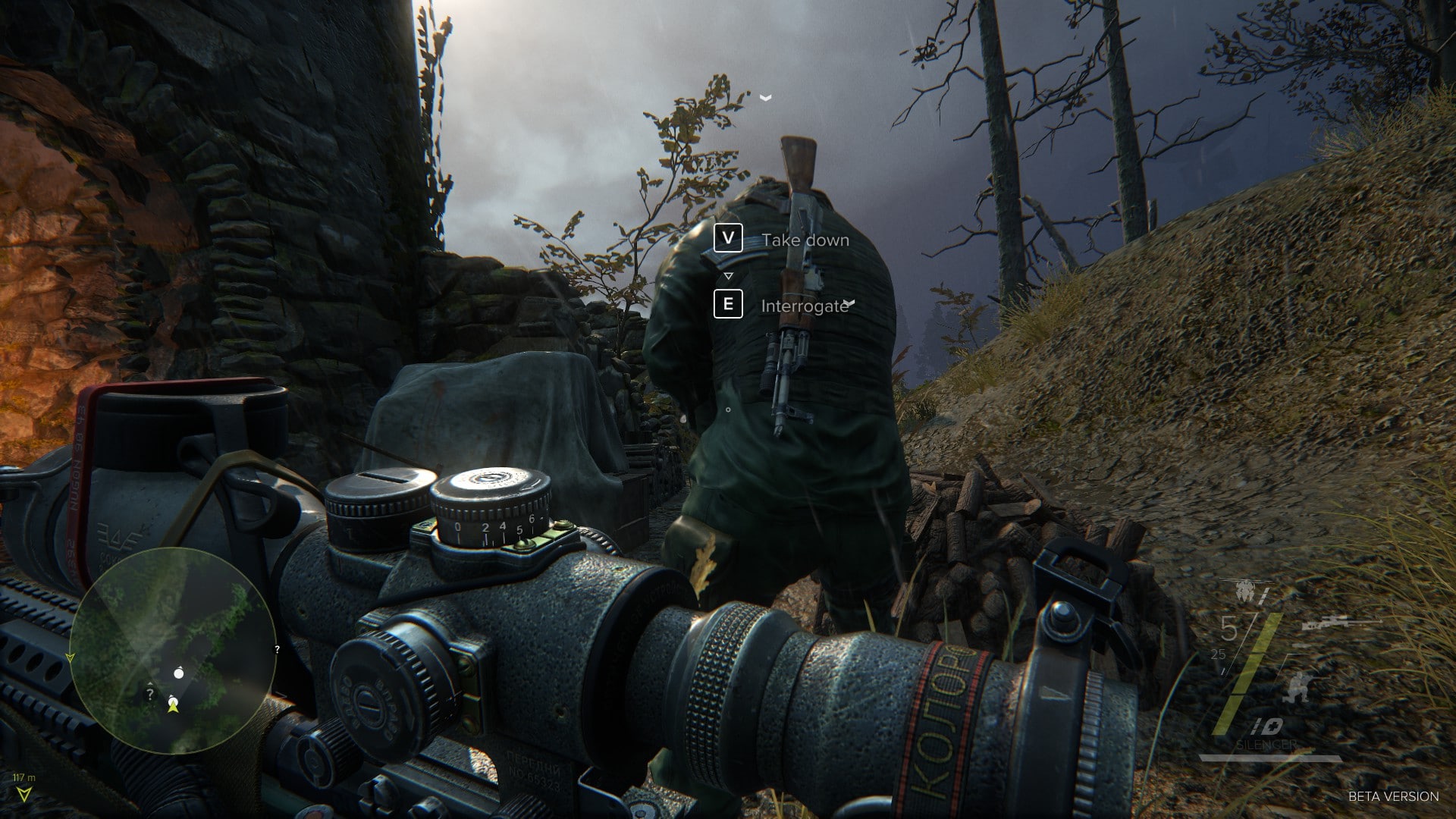The height and width of the screenshot is (819, 1456).
Task: Click the 117 m objective waypoint arrow
Action: 24,793
